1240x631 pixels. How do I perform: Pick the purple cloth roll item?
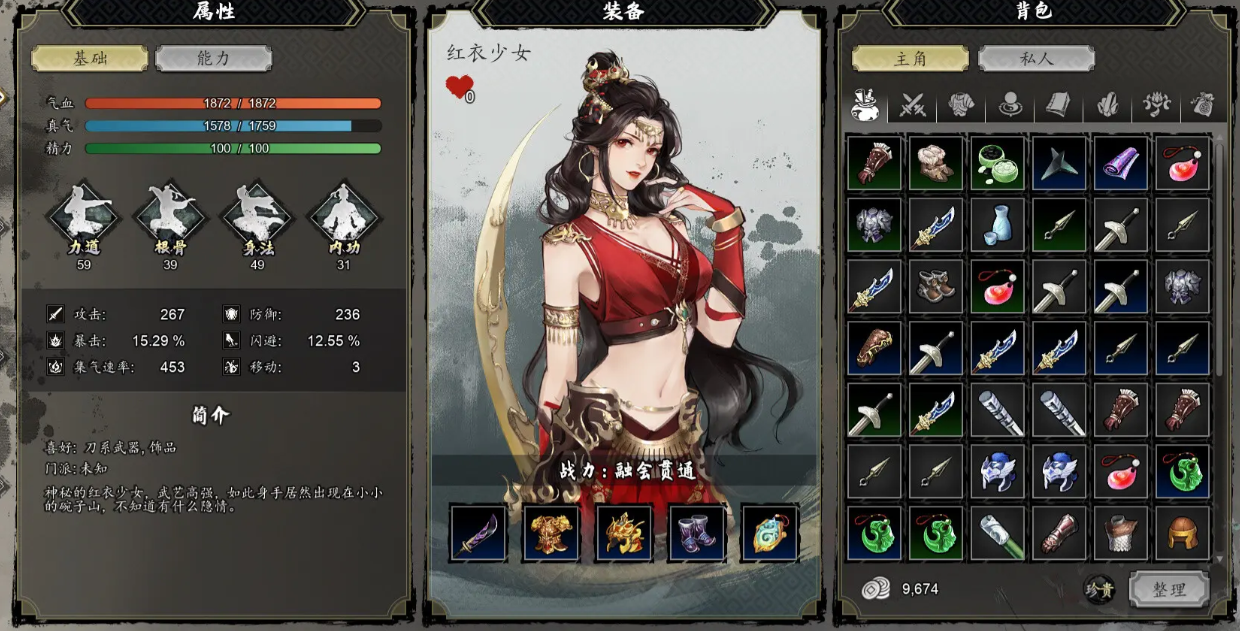1121,163
